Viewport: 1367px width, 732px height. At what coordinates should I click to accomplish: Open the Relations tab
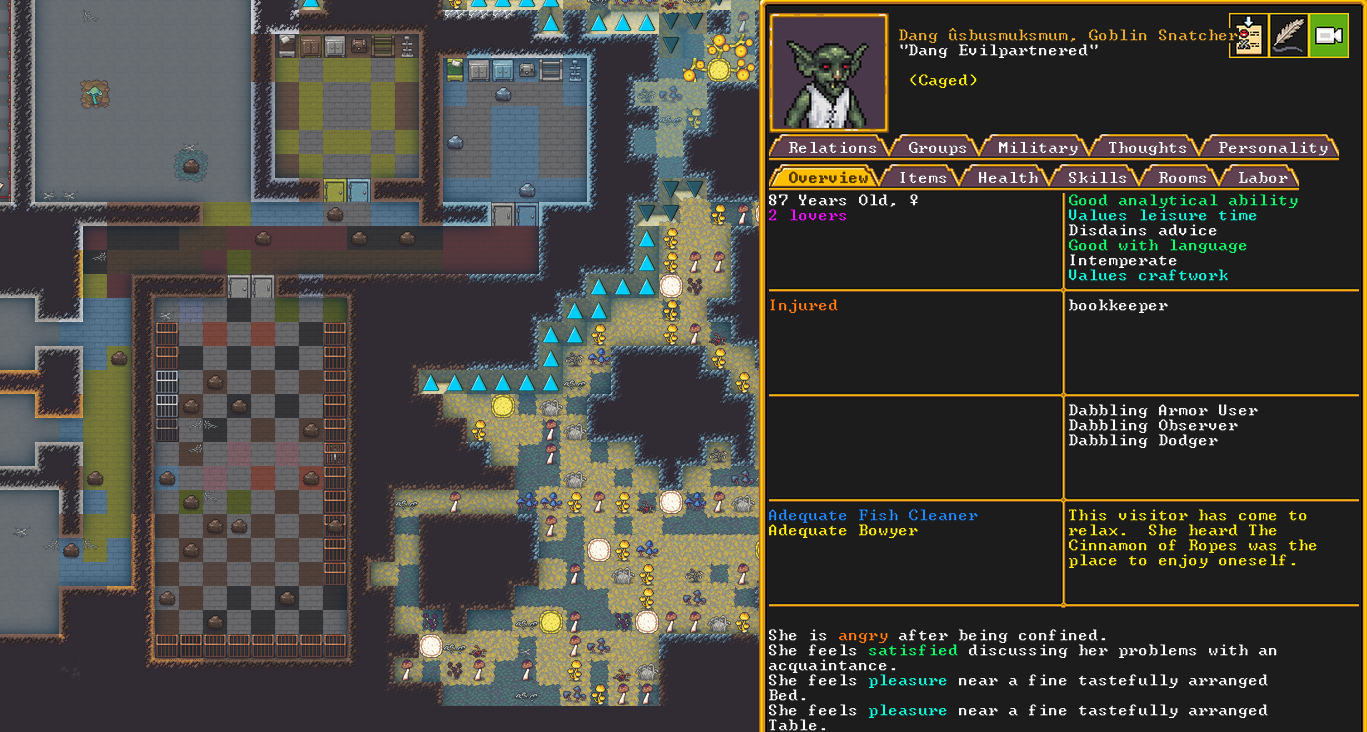831,147
